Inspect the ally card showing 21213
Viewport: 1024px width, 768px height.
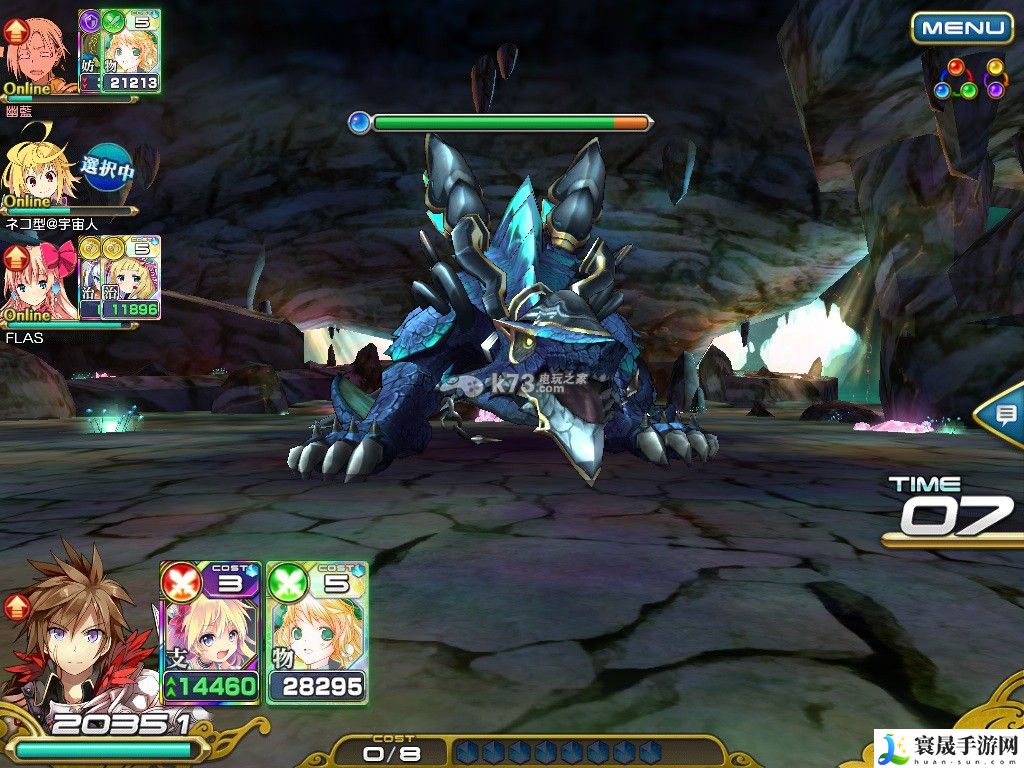pos(130,51)
